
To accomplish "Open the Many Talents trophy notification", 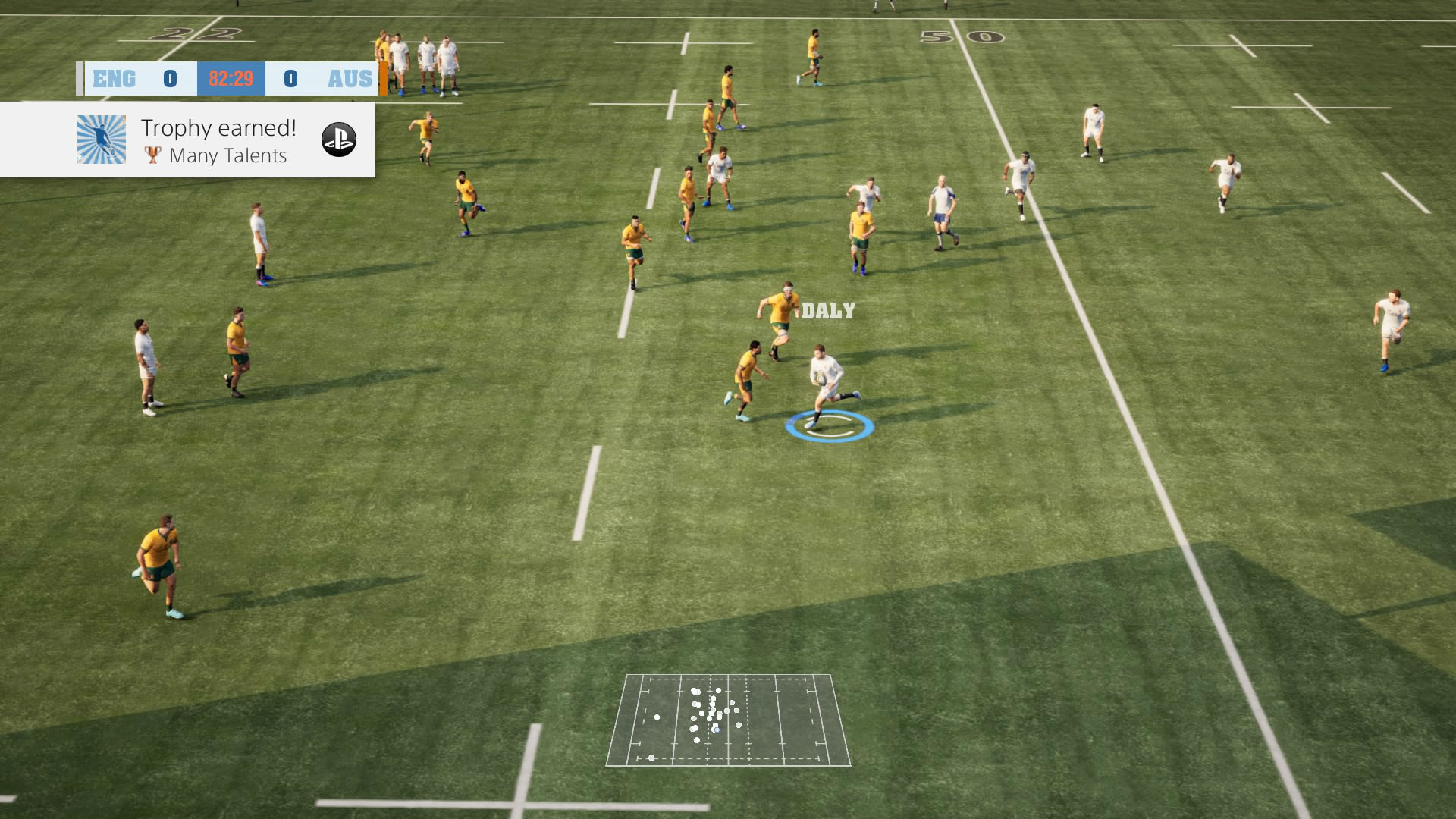I will pos(217,140).
